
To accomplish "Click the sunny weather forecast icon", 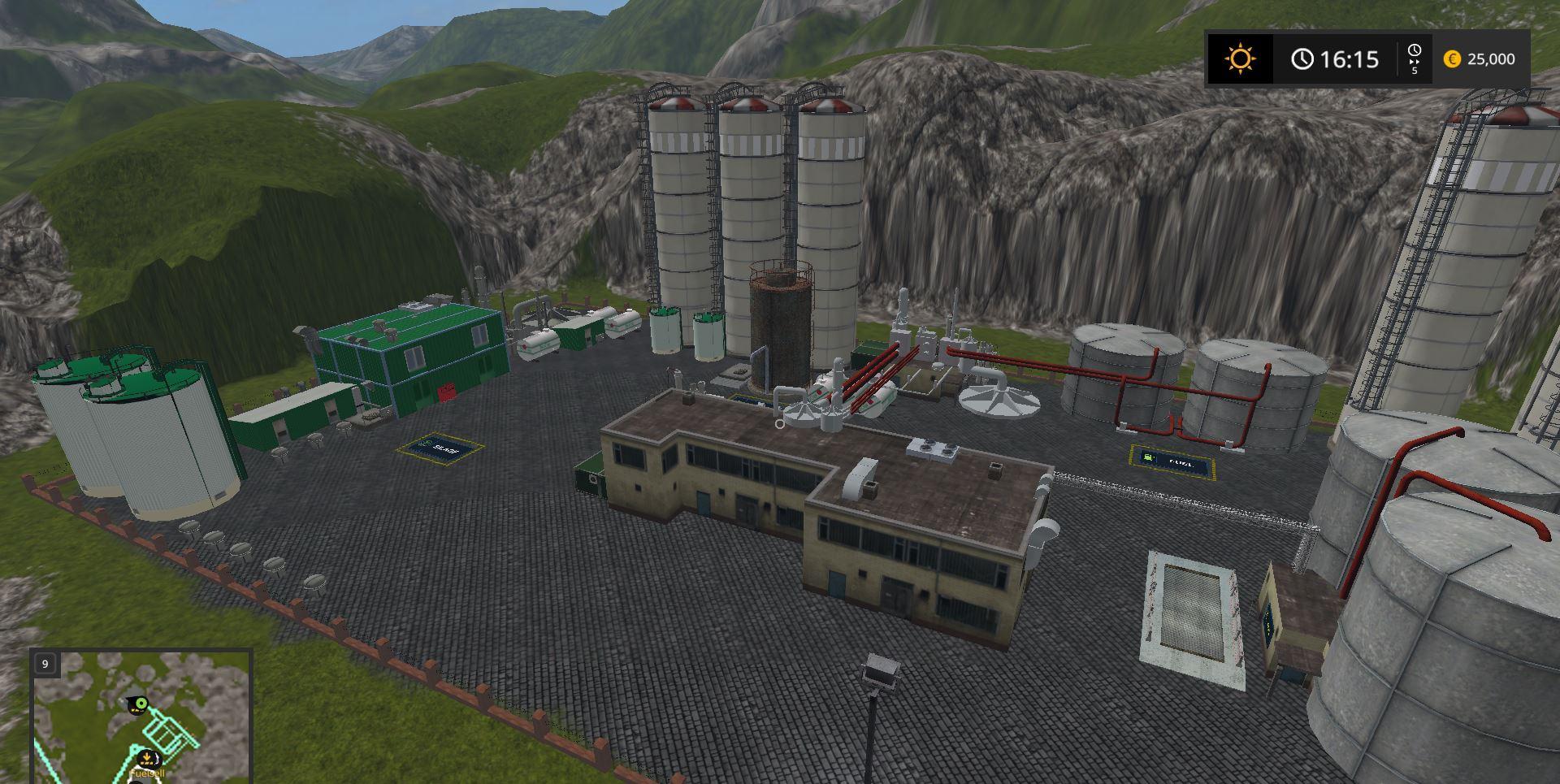I will click(x=1240, y=59).
